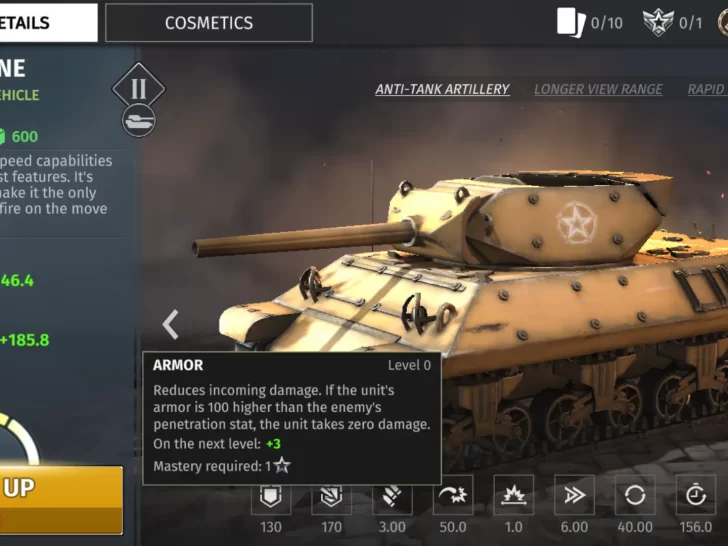Select the Anti-Tank Artillery trait
Image resolution: width=728 pixels, height=546 pixels.
coord(442,89)
